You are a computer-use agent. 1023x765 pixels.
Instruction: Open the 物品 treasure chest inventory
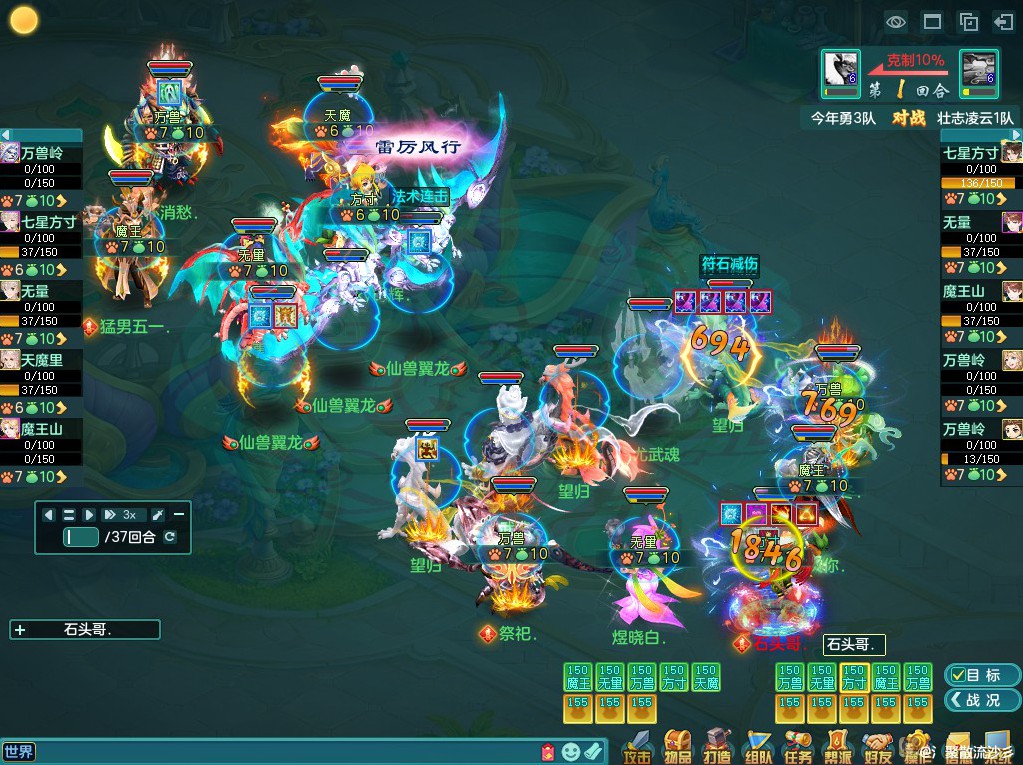(x=678, y=745)
